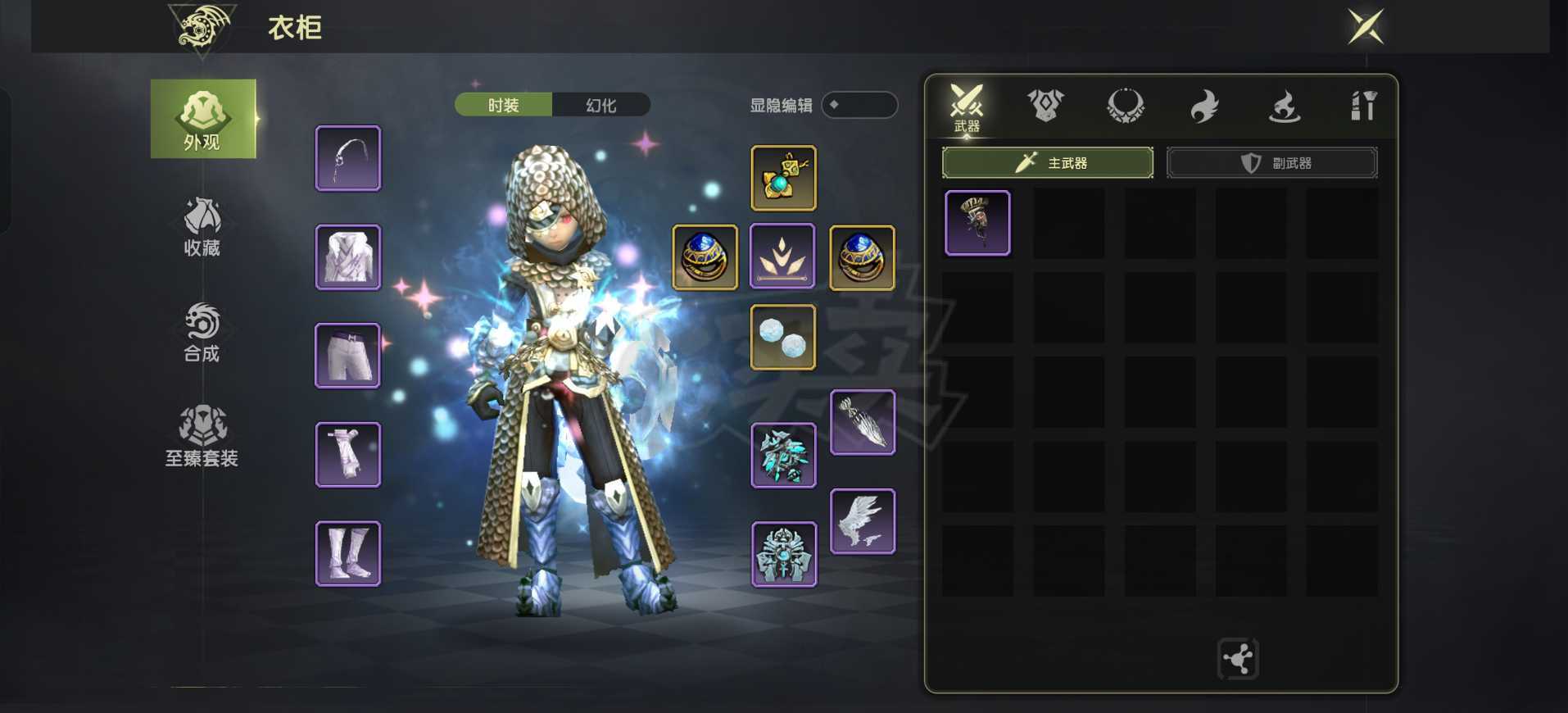Screen dimensions: 1568x713
Task: Switch to the 幻化 transmog tab
Action: pyautogui.click(x=601, y=105)
